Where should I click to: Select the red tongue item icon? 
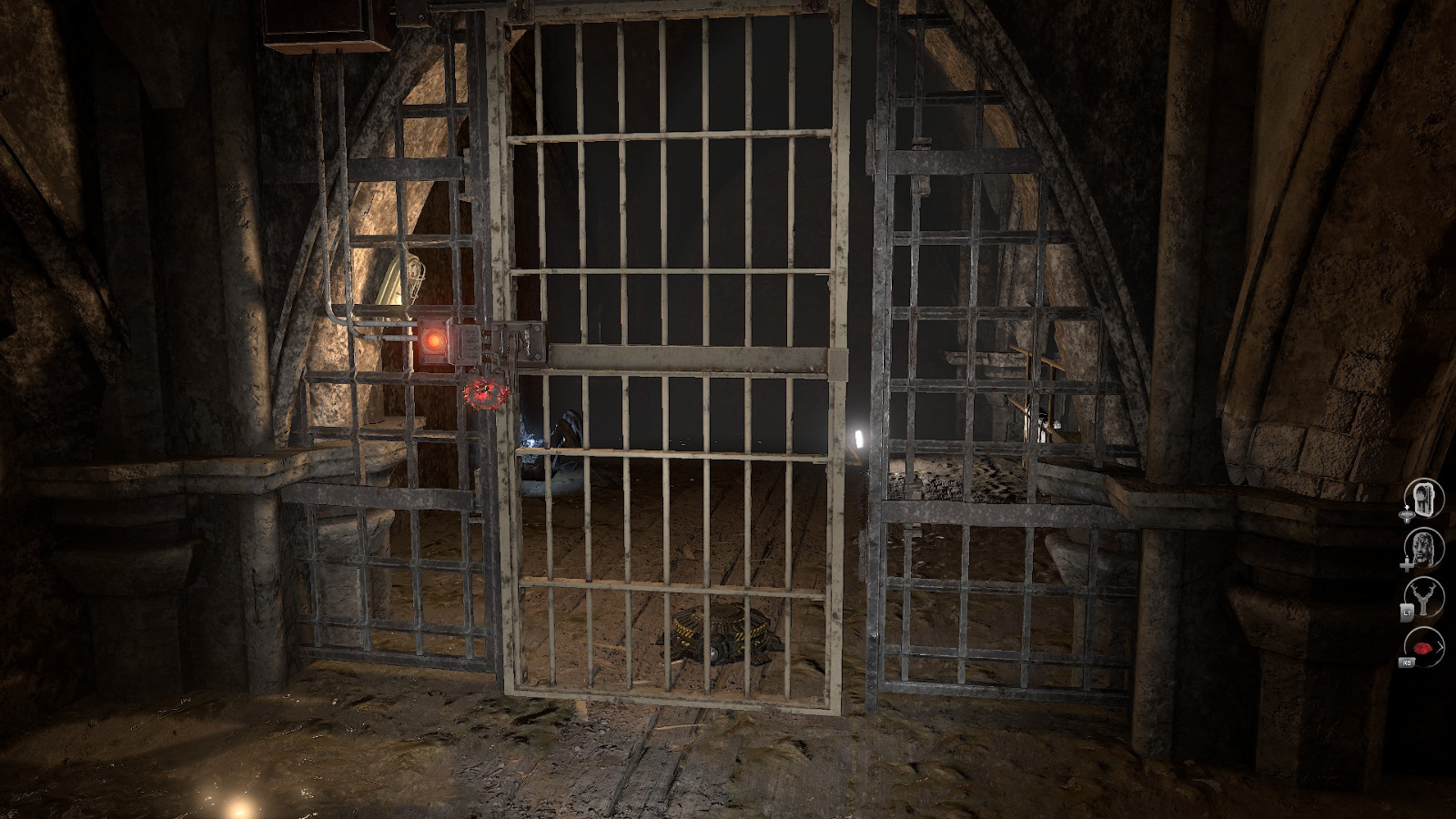(1421, 647)
